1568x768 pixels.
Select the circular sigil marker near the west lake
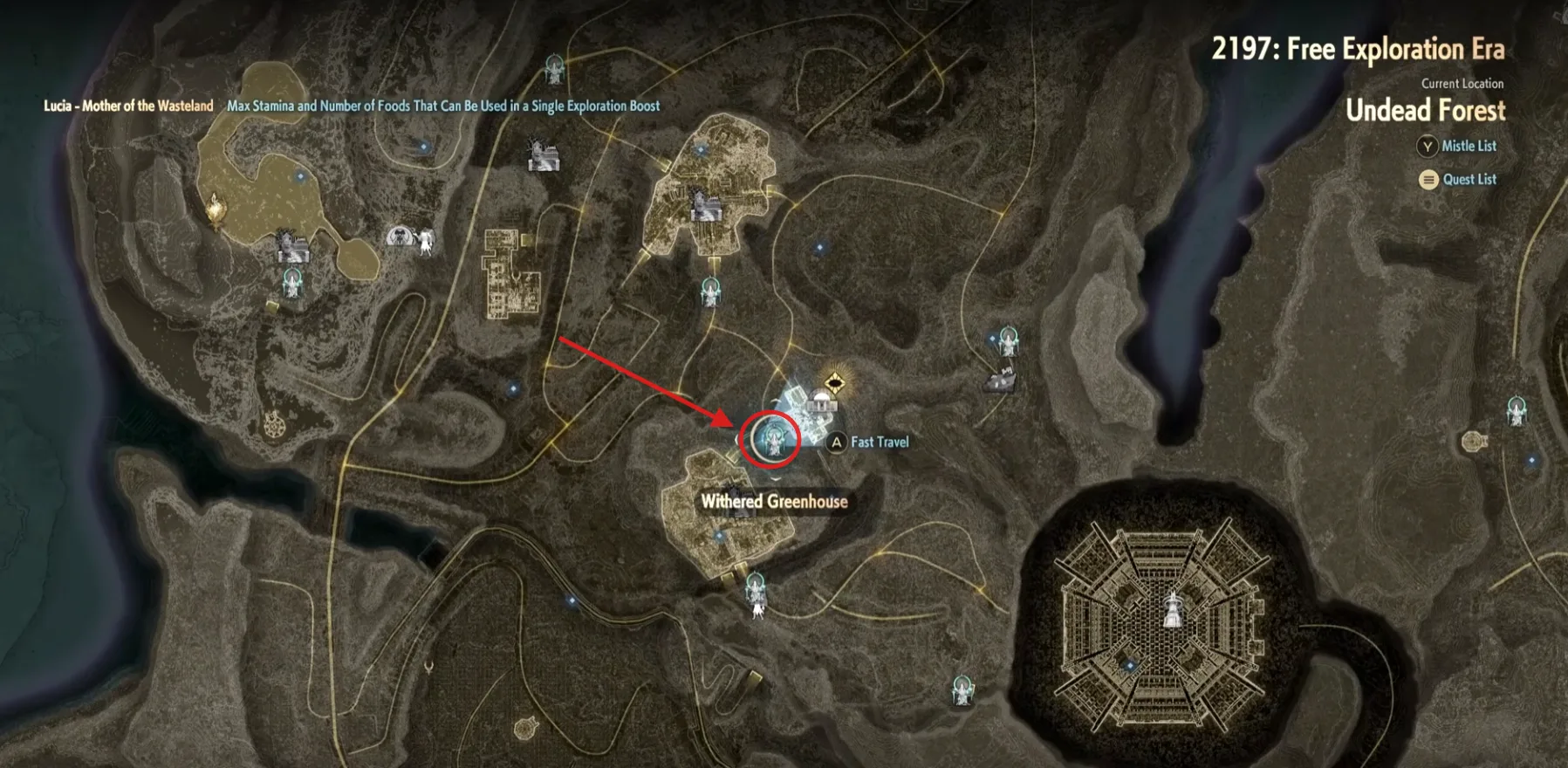click(276, 425)
